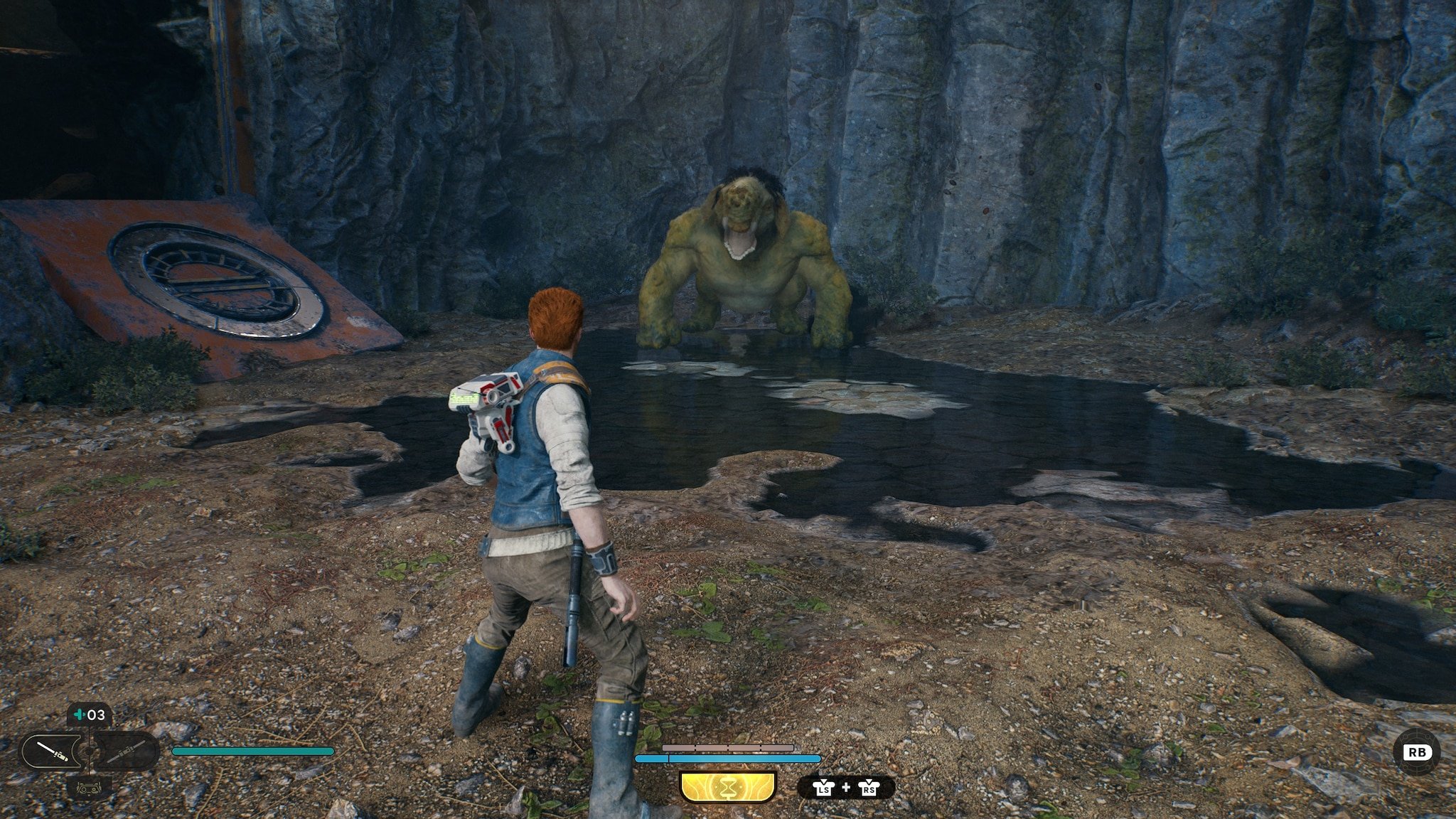Activate the golden hourglass Slow ability
Image resolution: width=1456 pixels, height=819 pixels.
click(x=727, y=788)
